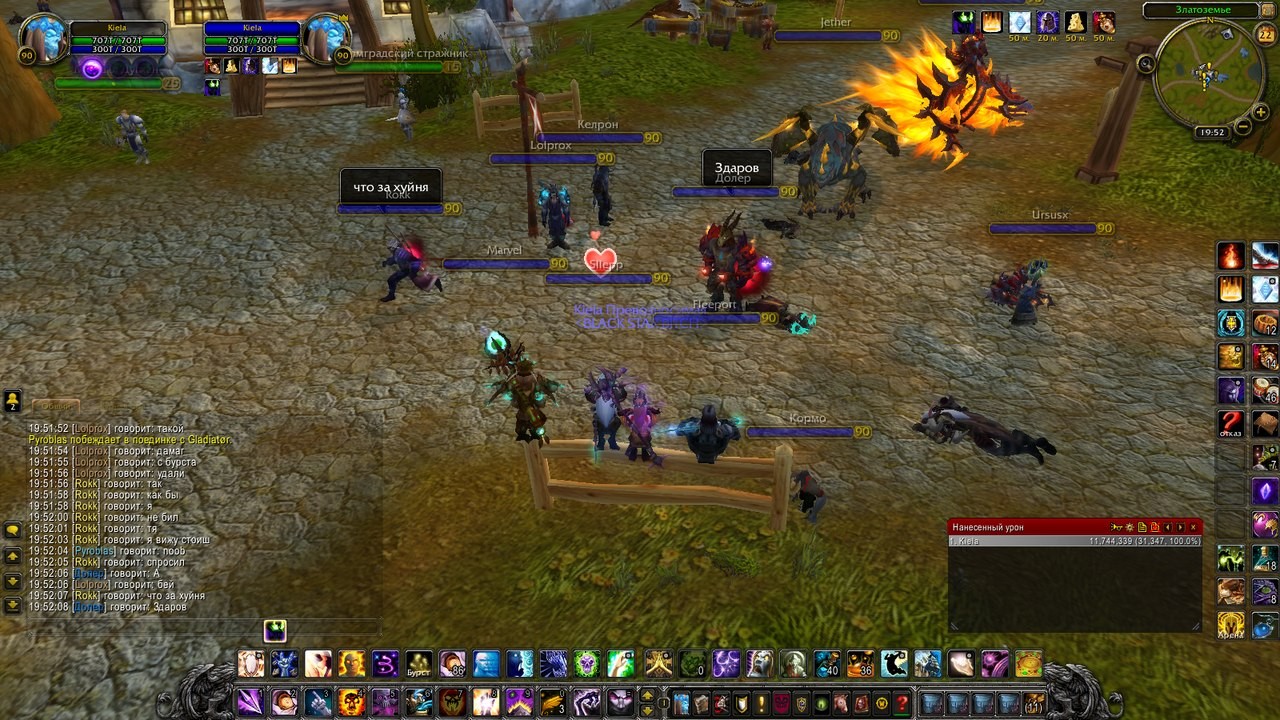Close the damage meter window
This screenshot has height=720, width=1280.
point(1193,527)
